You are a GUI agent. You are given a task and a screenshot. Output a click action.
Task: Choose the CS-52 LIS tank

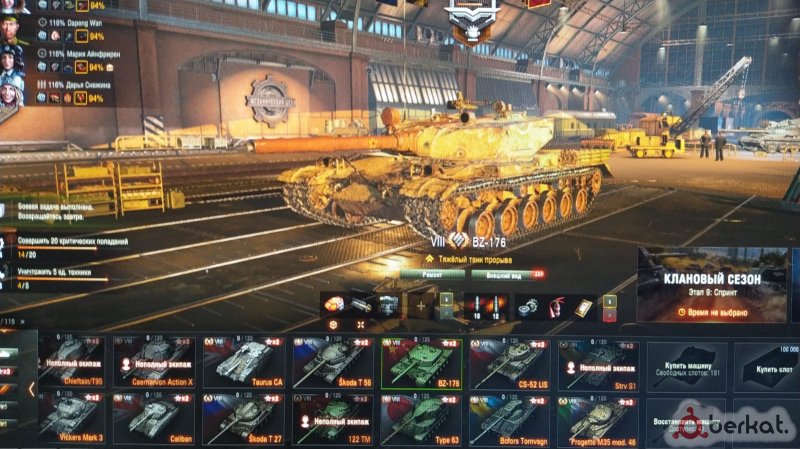pyautogui.click(x=508, y=362)
